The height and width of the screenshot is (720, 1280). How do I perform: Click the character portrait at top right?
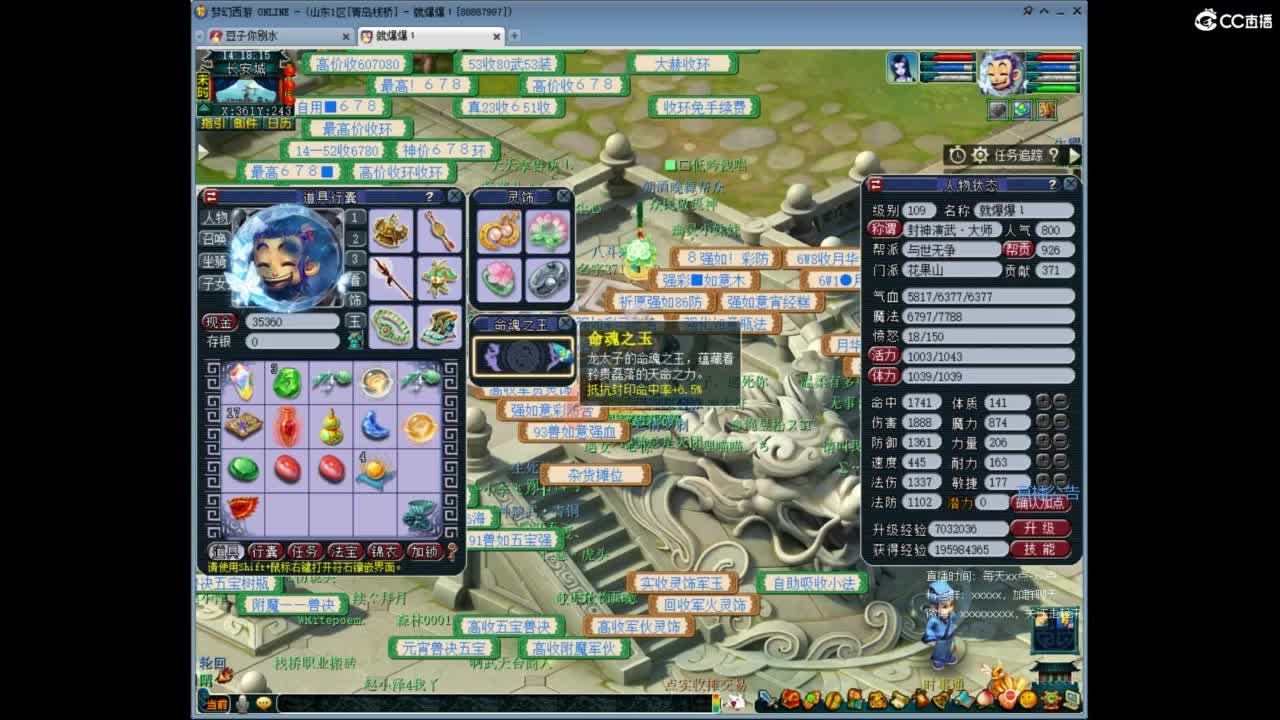click(1005, 72)
